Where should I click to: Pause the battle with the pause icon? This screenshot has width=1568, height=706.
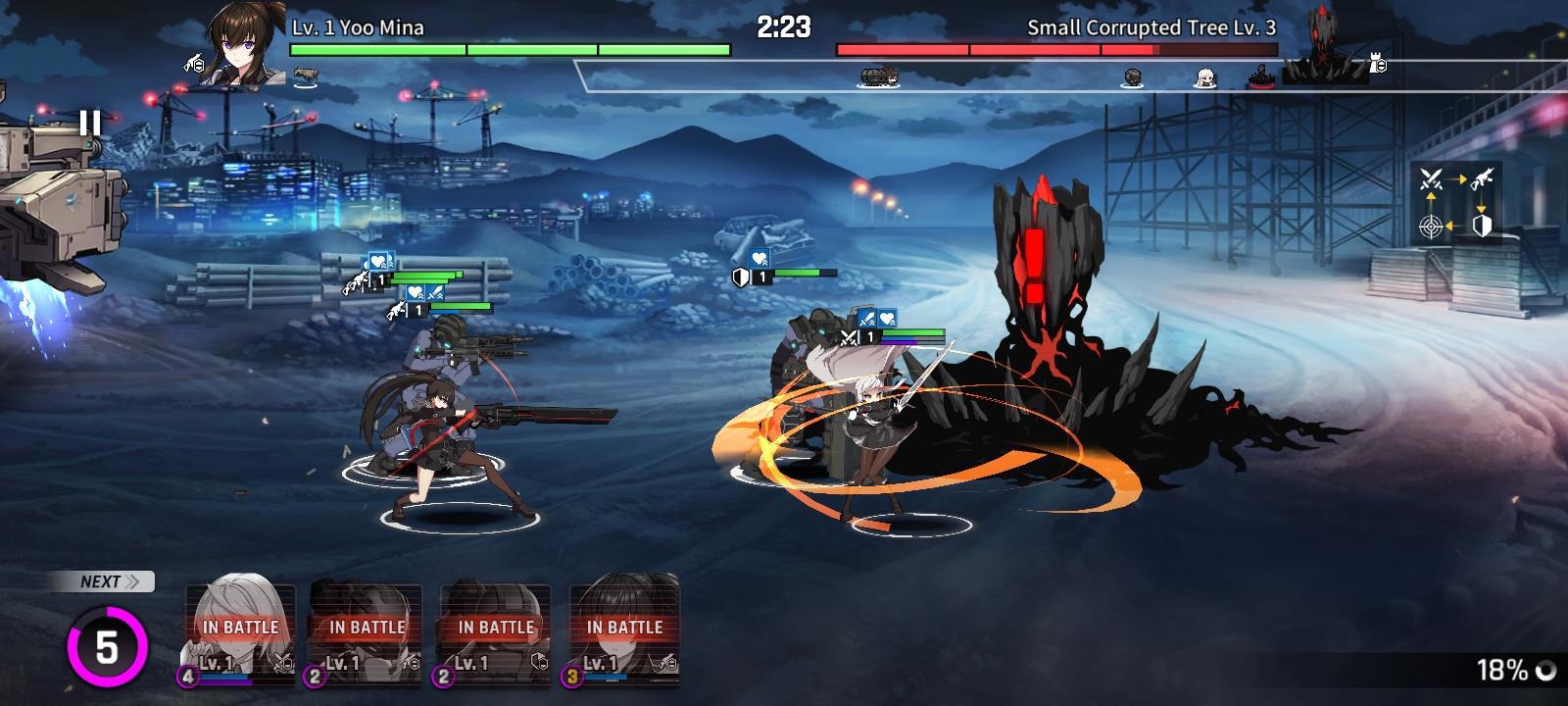(x=90, y=123)
